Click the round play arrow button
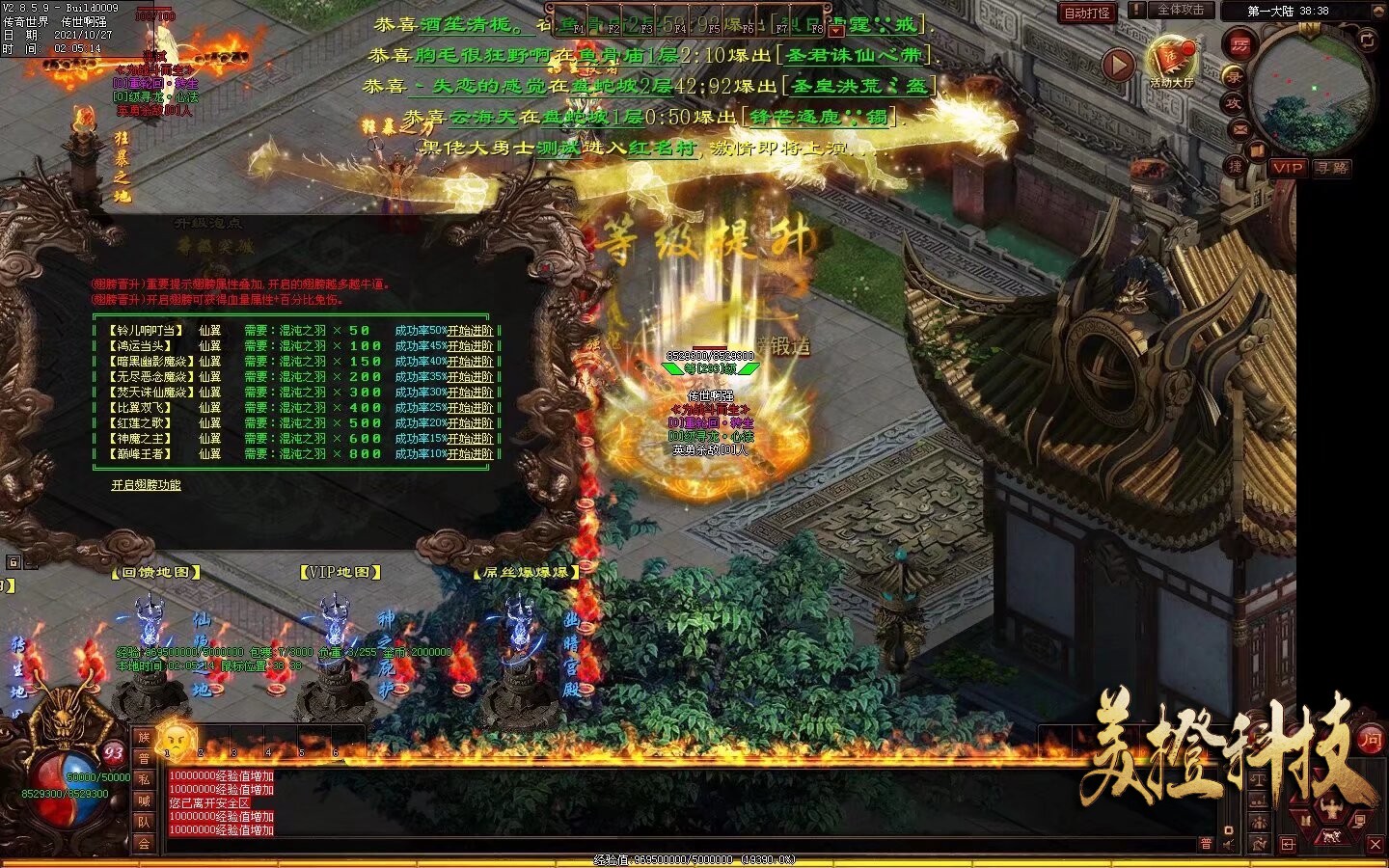This screenshot has height=868, width=1389. pyautogui.click(x=1118, y=65)
